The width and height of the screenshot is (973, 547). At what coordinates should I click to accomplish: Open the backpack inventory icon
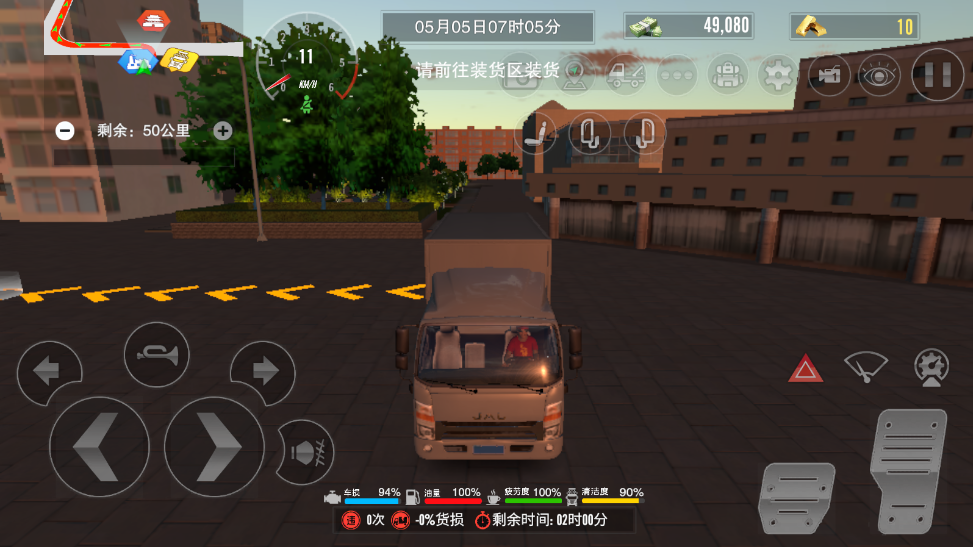728,75
